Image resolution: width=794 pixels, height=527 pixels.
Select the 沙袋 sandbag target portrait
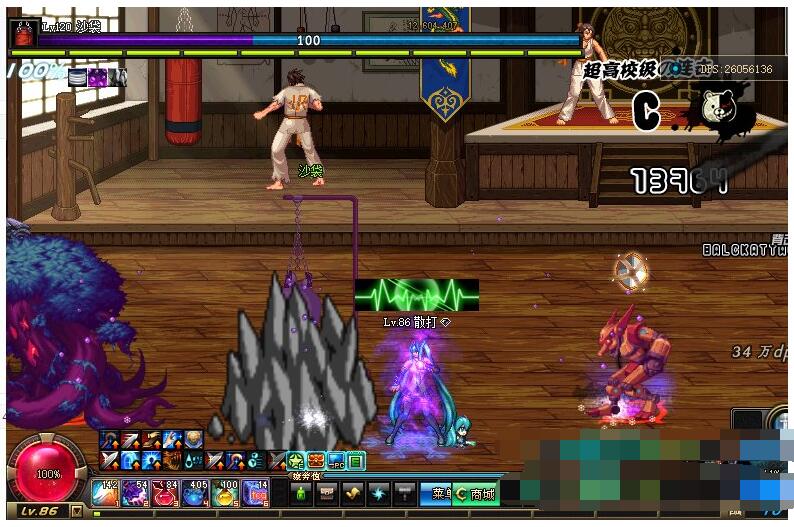click(x=22, y=33)
